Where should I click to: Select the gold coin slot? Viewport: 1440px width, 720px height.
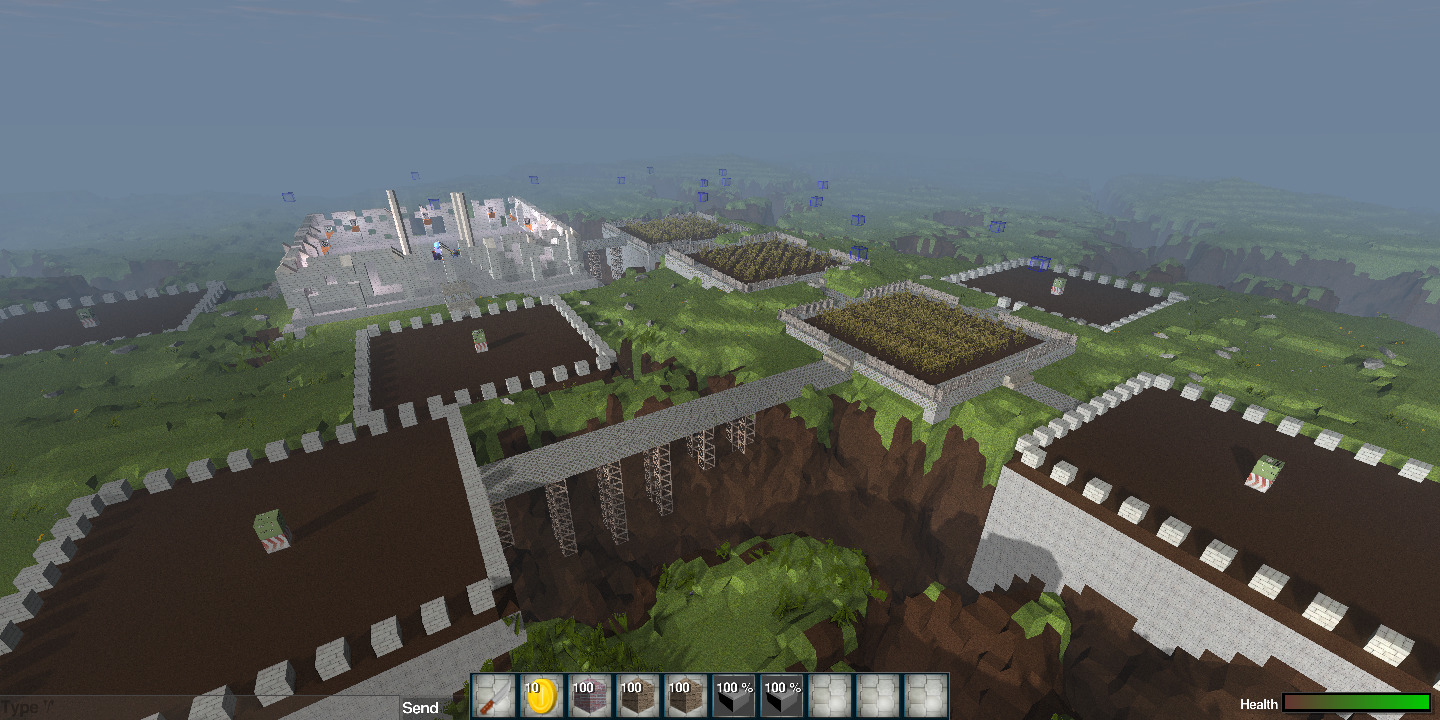click(542, 696)
